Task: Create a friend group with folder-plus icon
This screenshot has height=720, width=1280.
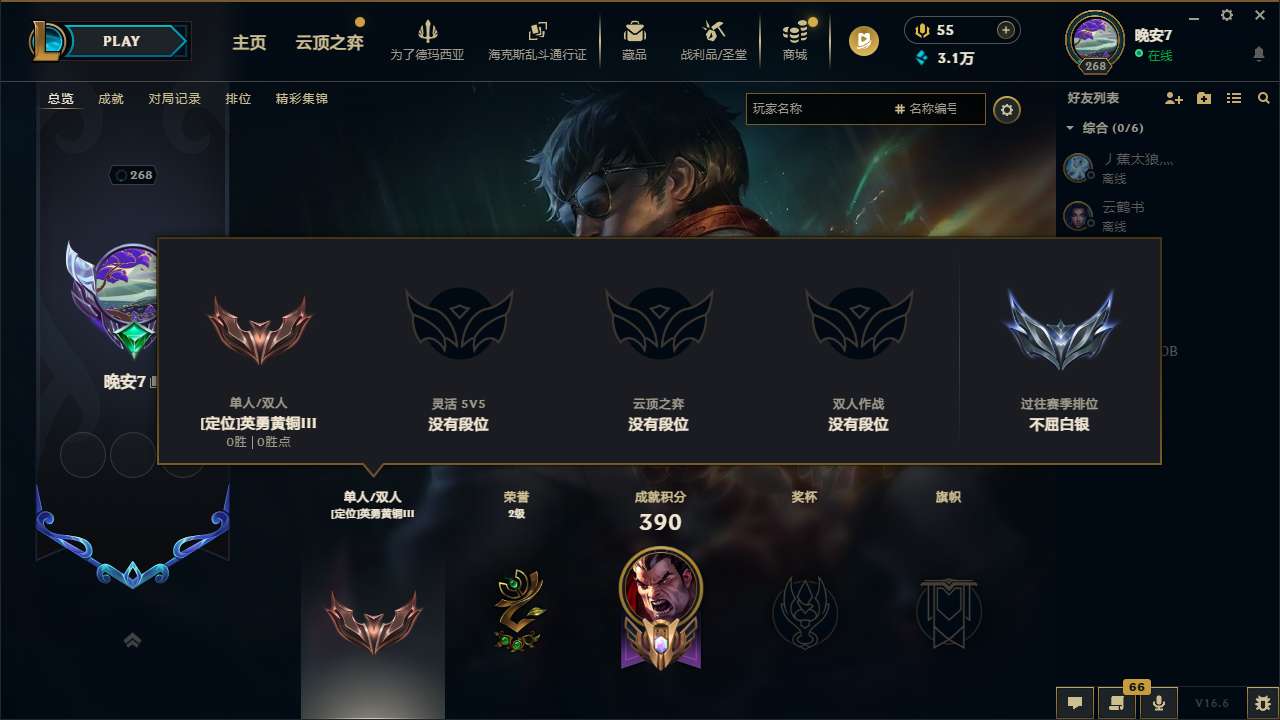Action: click(x=1203, y=98)
